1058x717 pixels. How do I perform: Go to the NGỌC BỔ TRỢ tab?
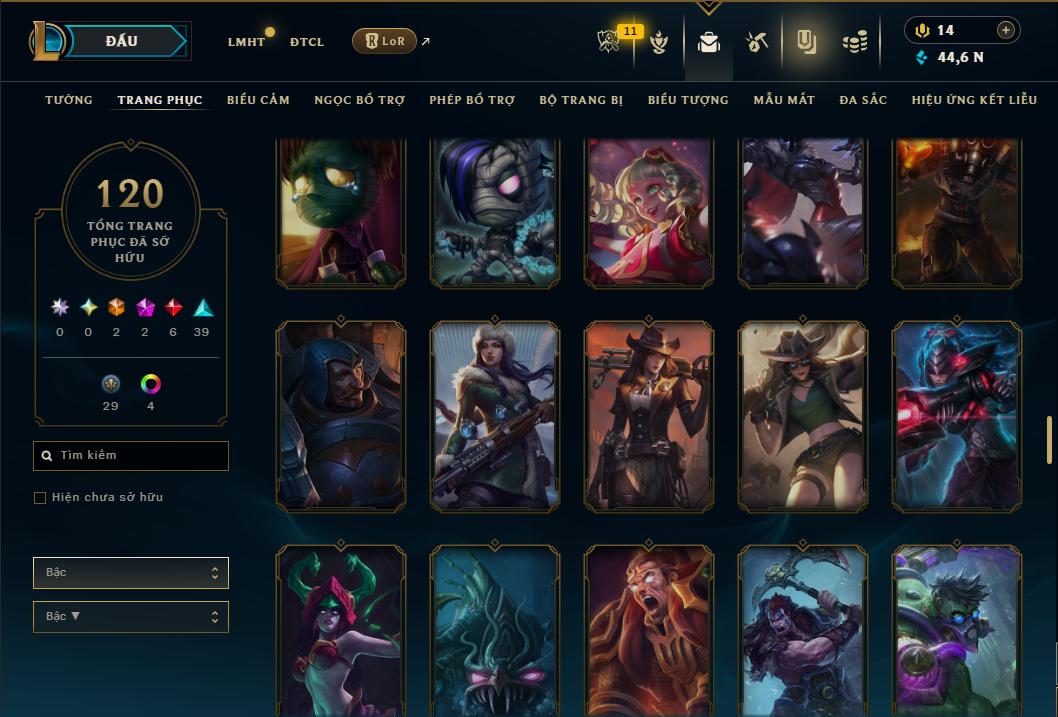359,100
